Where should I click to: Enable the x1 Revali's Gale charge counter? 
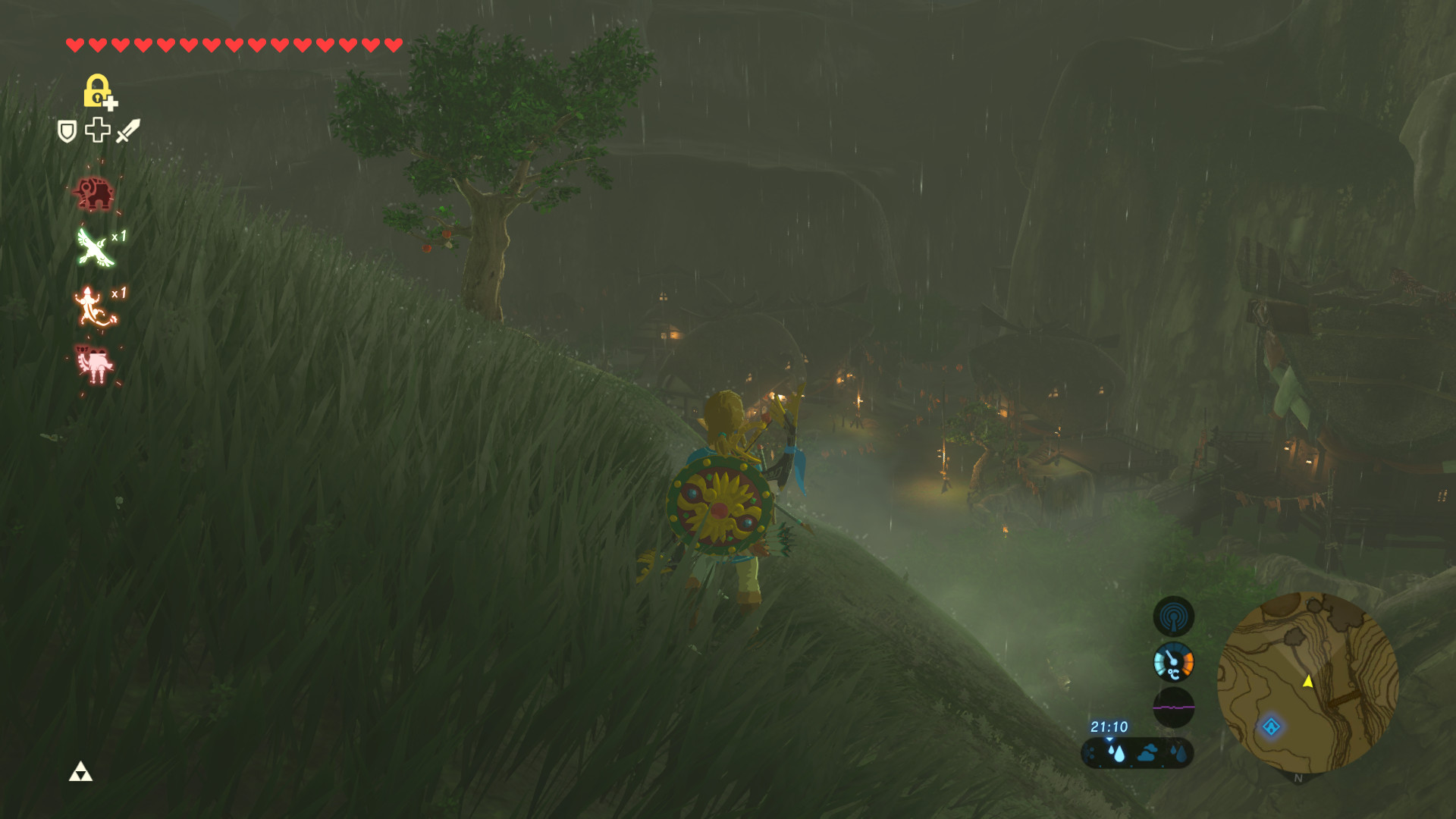118,238
